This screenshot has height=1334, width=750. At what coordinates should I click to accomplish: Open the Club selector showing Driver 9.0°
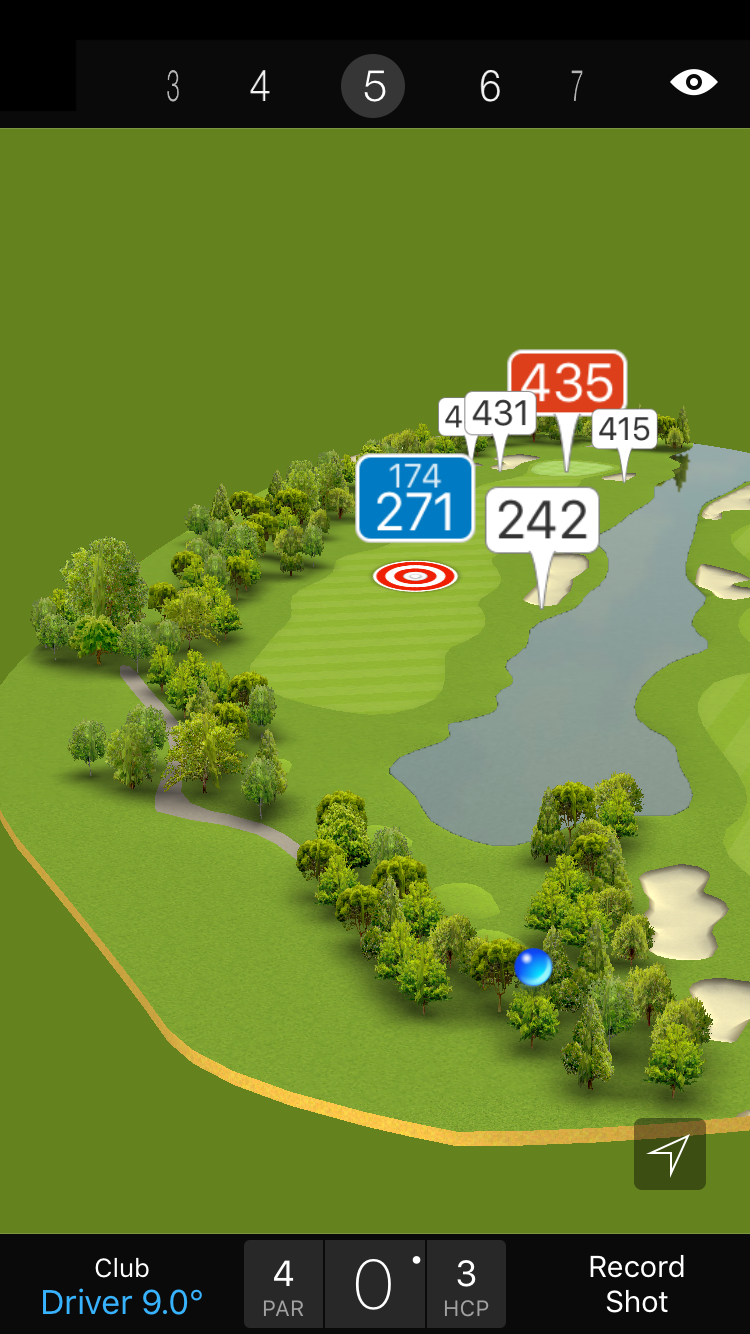(x=122, y=1285)
